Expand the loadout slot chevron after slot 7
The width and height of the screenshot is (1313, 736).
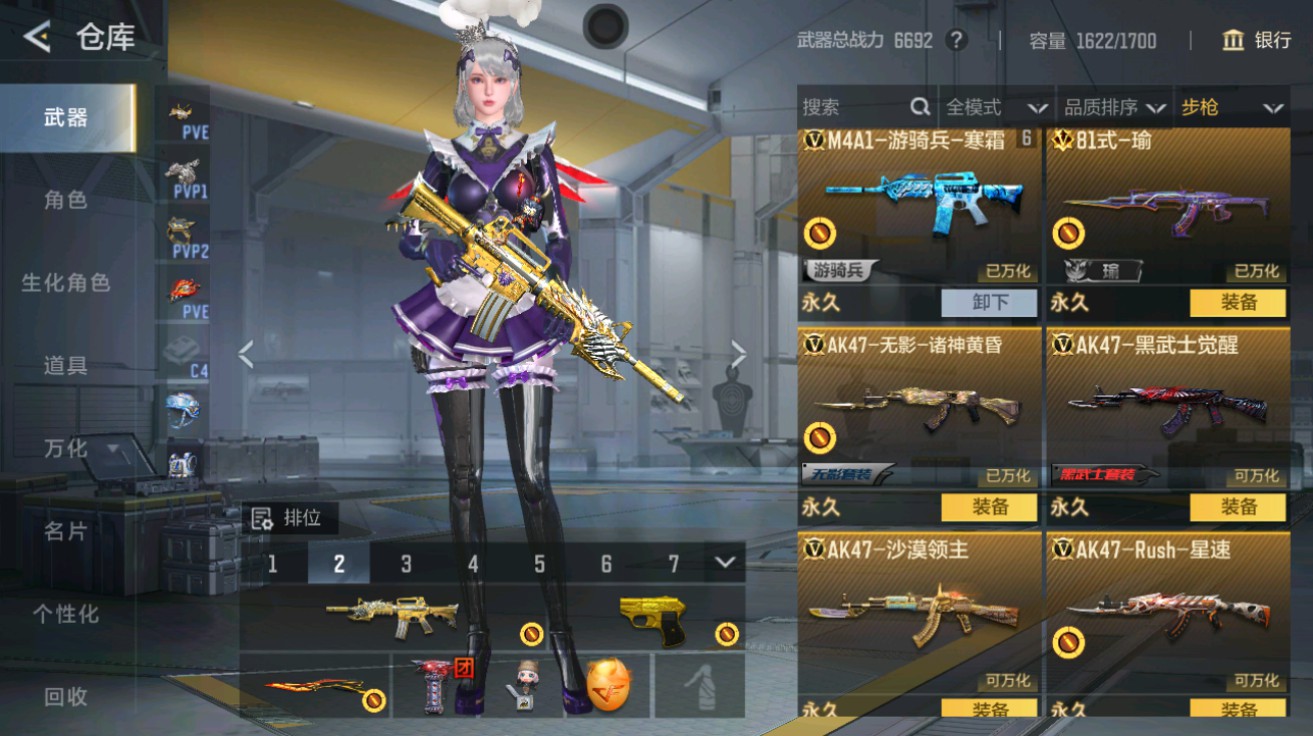coord(724,563)
